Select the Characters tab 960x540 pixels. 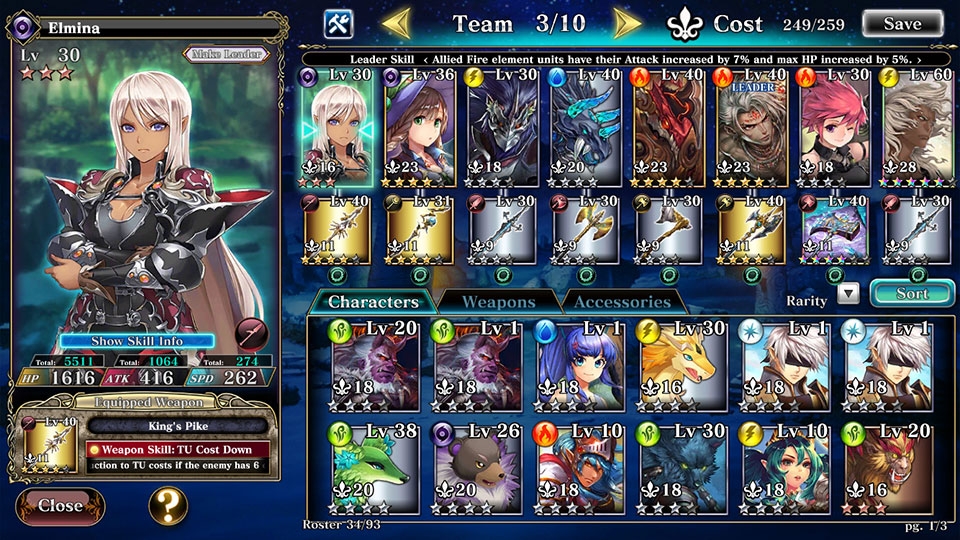[373, 301]
